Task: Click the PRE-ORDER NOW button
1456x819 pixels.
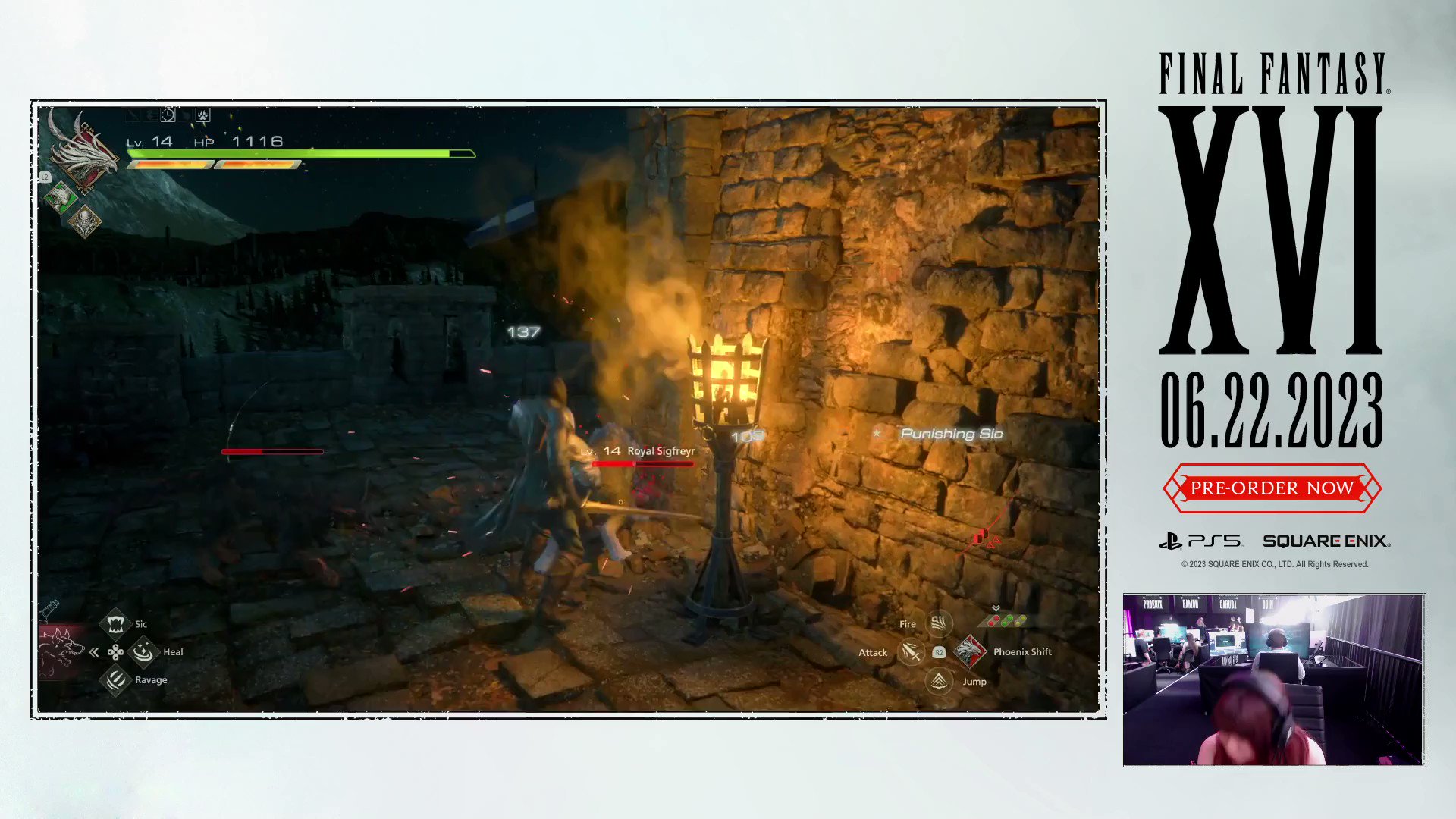Action: (1272, 488)
